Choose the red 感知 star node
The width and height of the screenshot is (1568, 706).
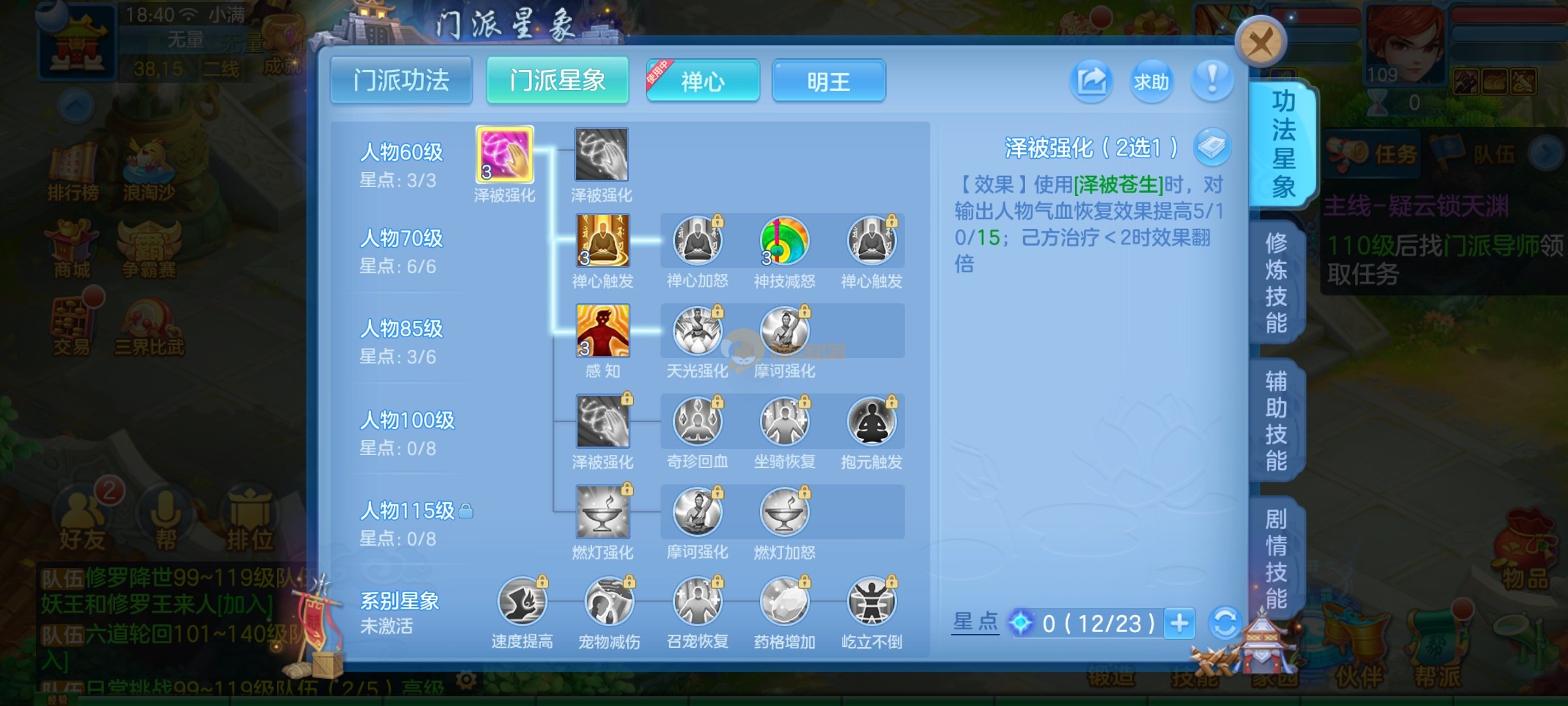click(x=602, y=331)
